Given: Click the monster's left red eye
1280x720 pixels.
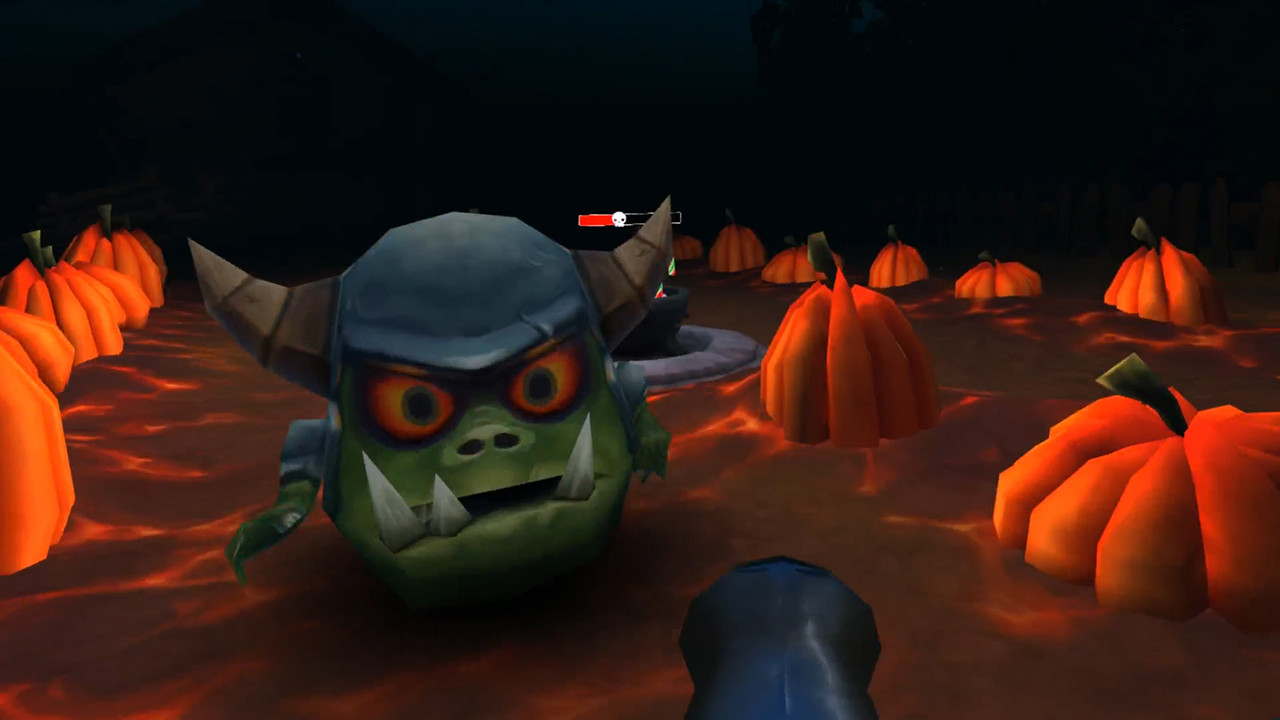Looking at the screenshot, I should (x=418, y=402).
